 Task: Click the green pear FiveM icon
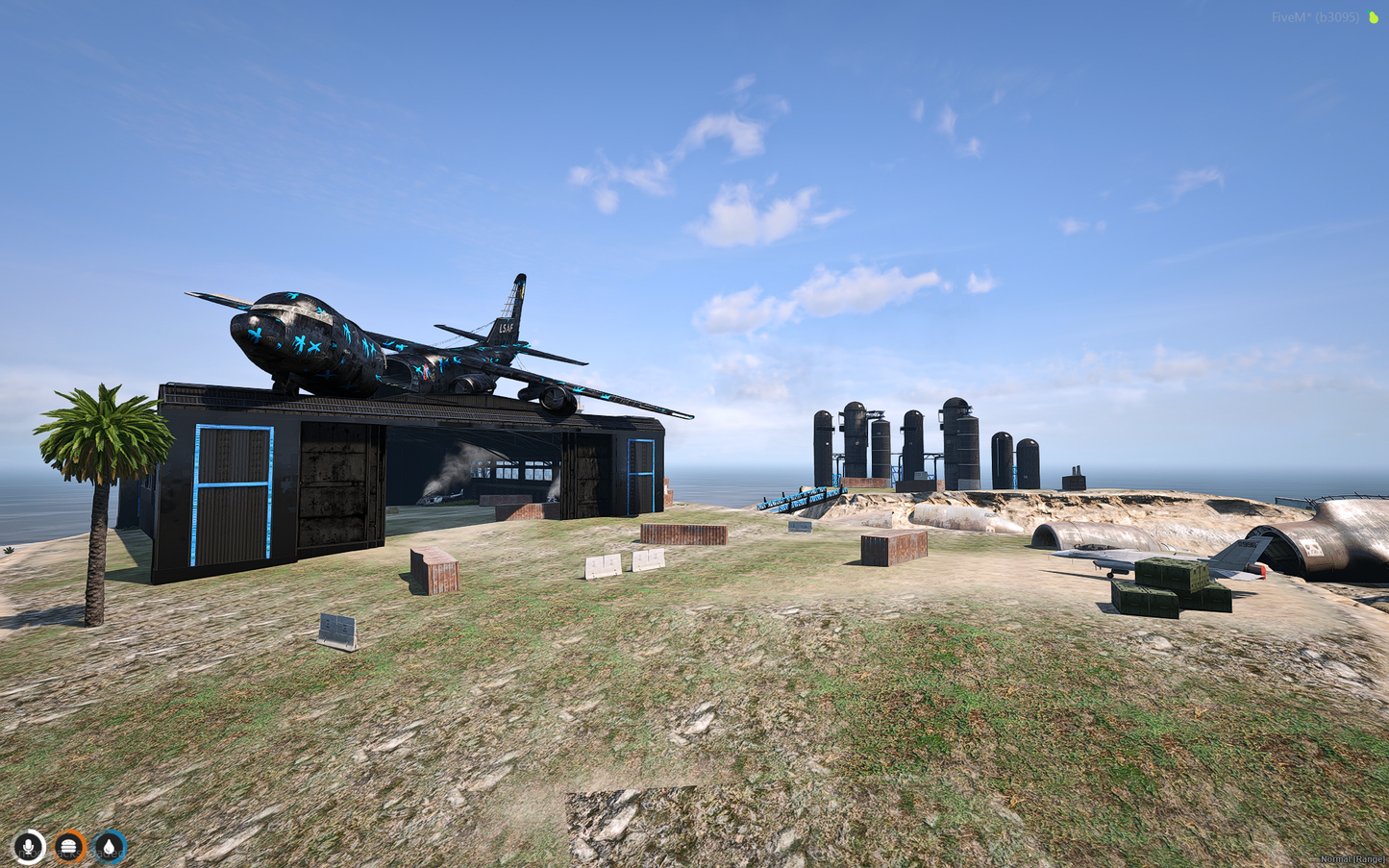point(1374,17)
